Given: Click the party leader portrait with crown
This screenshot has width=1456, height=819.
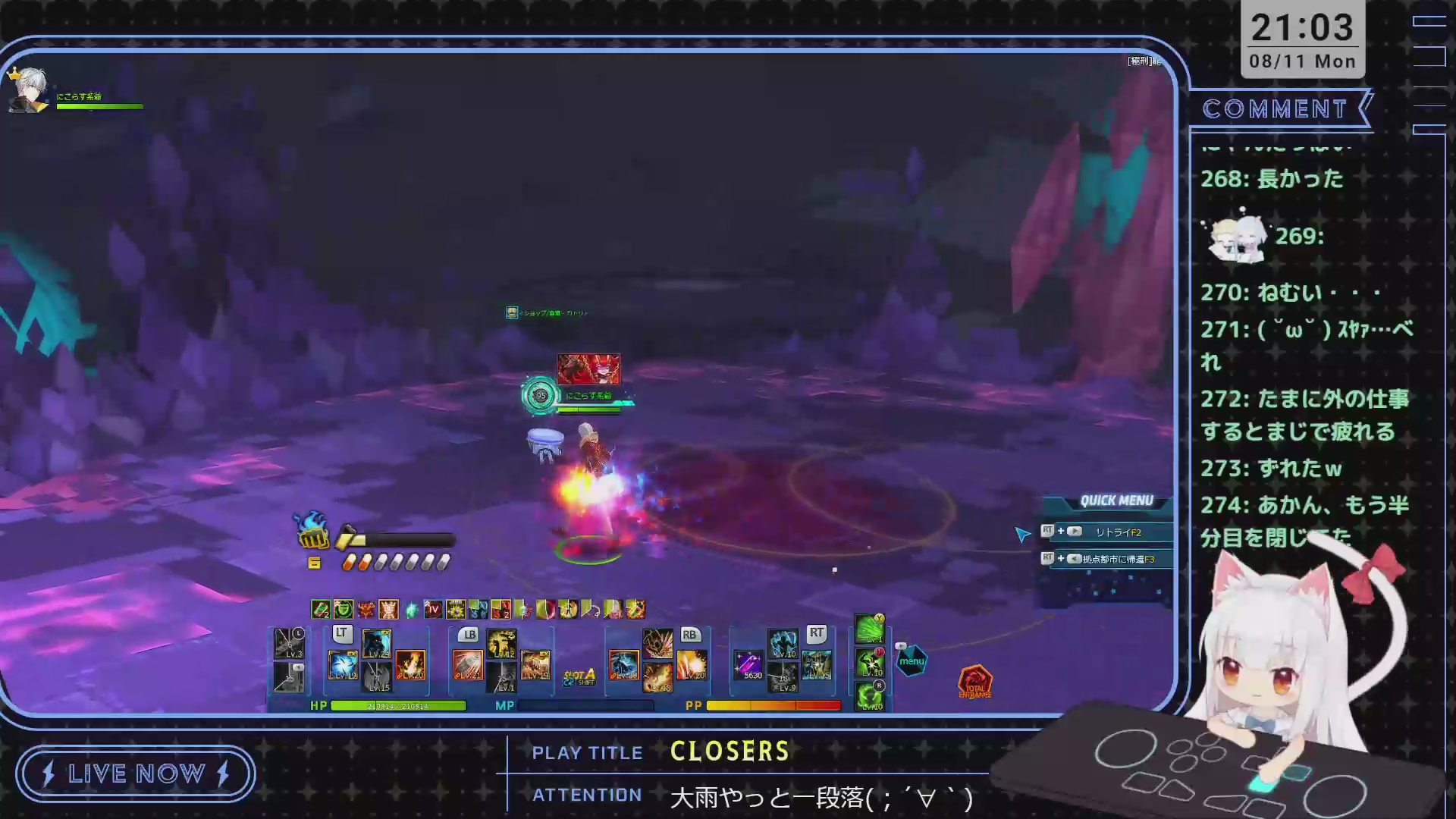Looking at the screenshot, I should tap(28, 91).
